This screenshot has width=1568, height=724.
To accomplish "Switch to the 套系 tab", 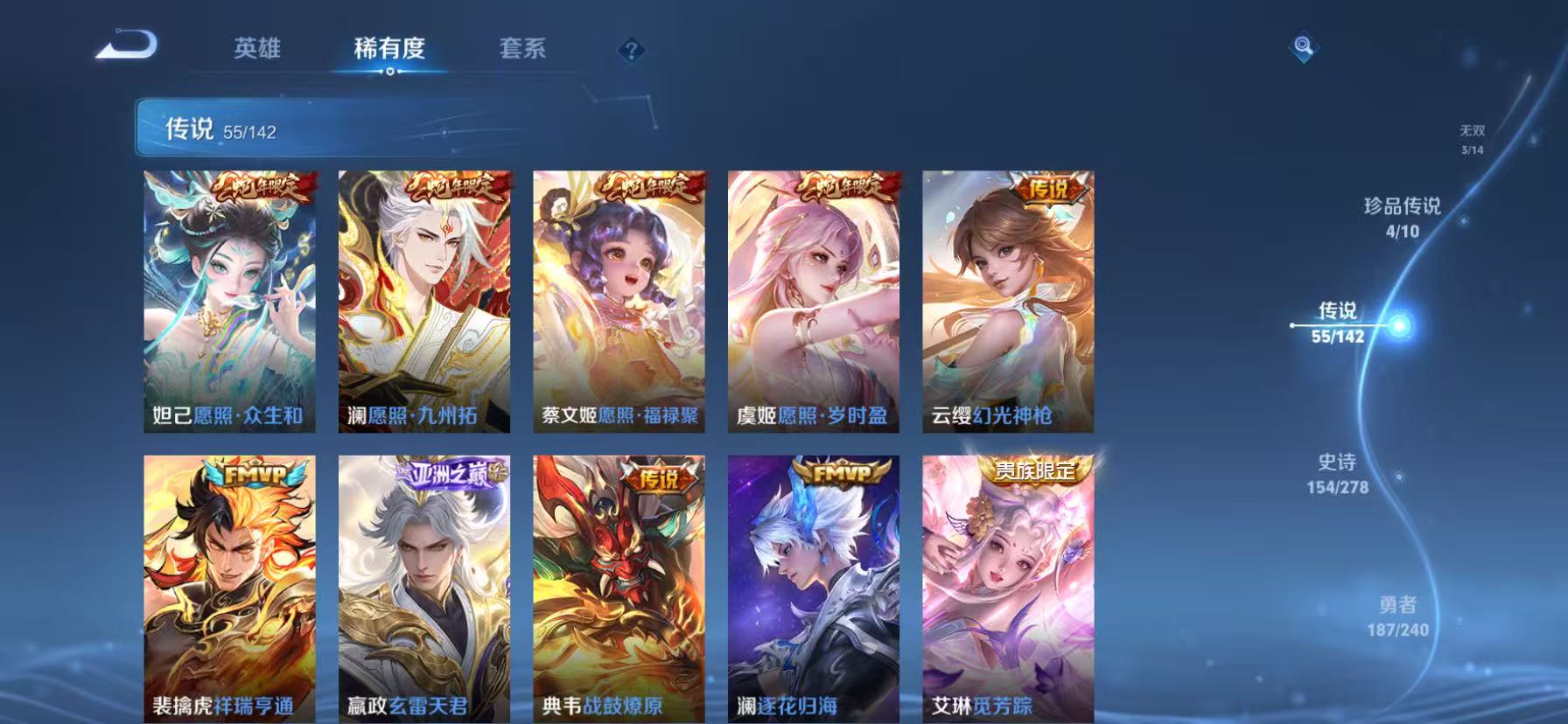I will tap(521, 50).
